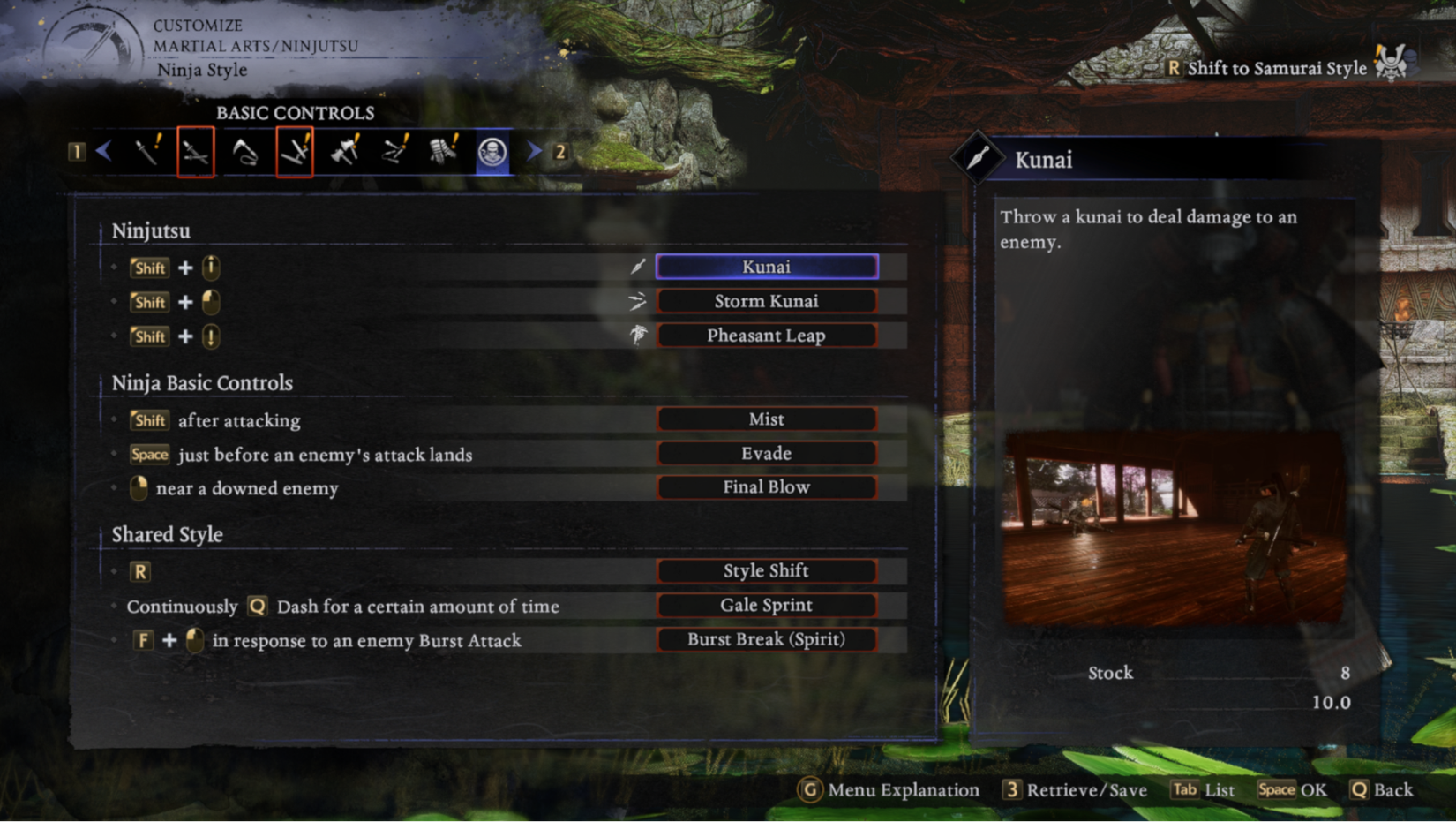1456x822 pixels.
Task: Click the right arrow to browse more weapons
Action: (x=535, y=151)
